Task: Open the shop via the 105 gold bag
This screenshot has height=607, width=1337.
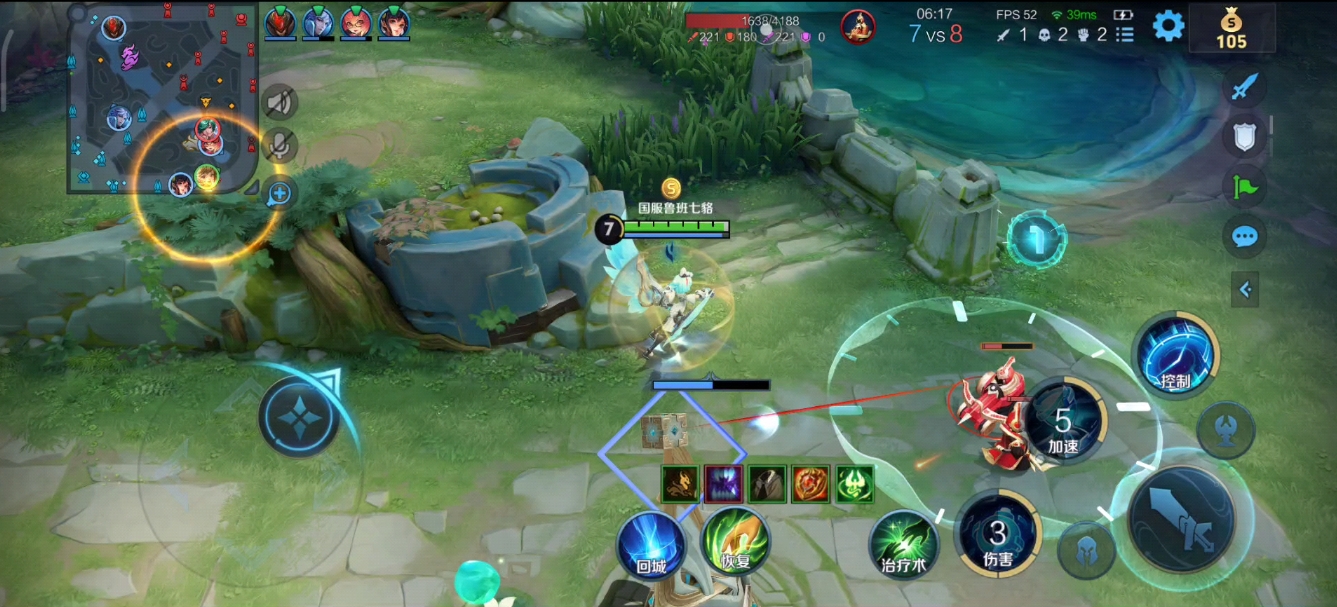Action: click(x=1231, y=28)
